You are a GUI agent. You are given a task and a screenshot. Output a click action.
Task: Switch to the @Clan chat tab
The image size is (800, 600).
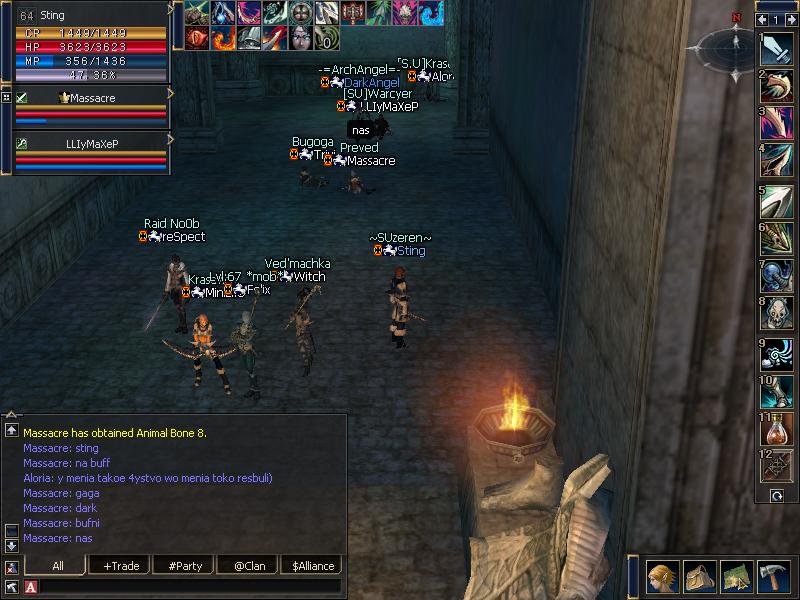coord(247,566)
